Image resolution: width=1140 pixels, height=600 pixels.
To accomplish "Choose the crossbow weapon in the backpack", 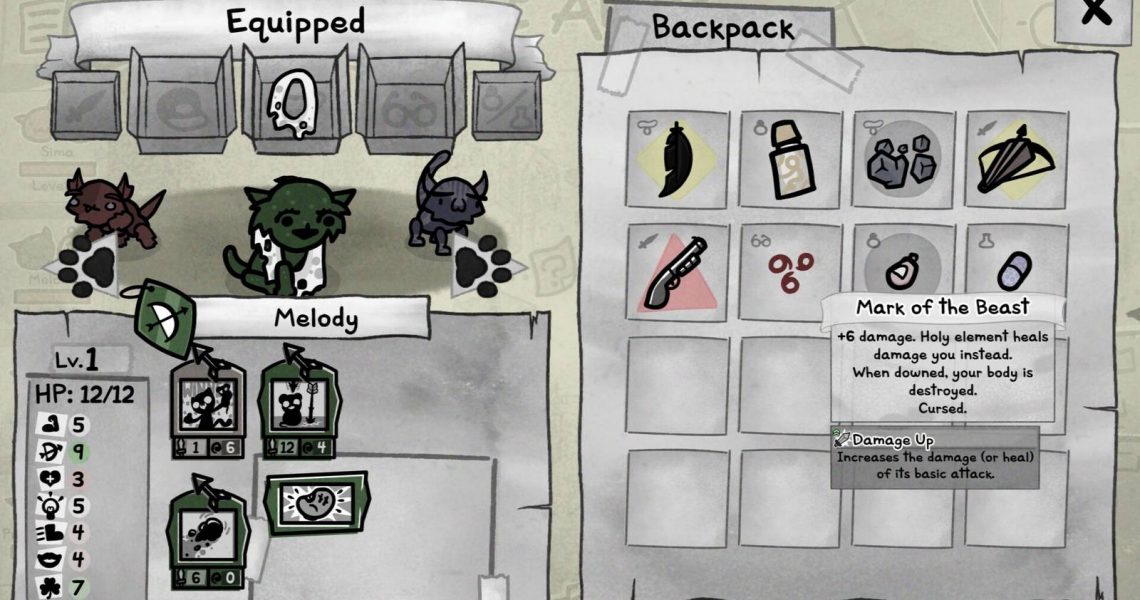I will 1017,160.
